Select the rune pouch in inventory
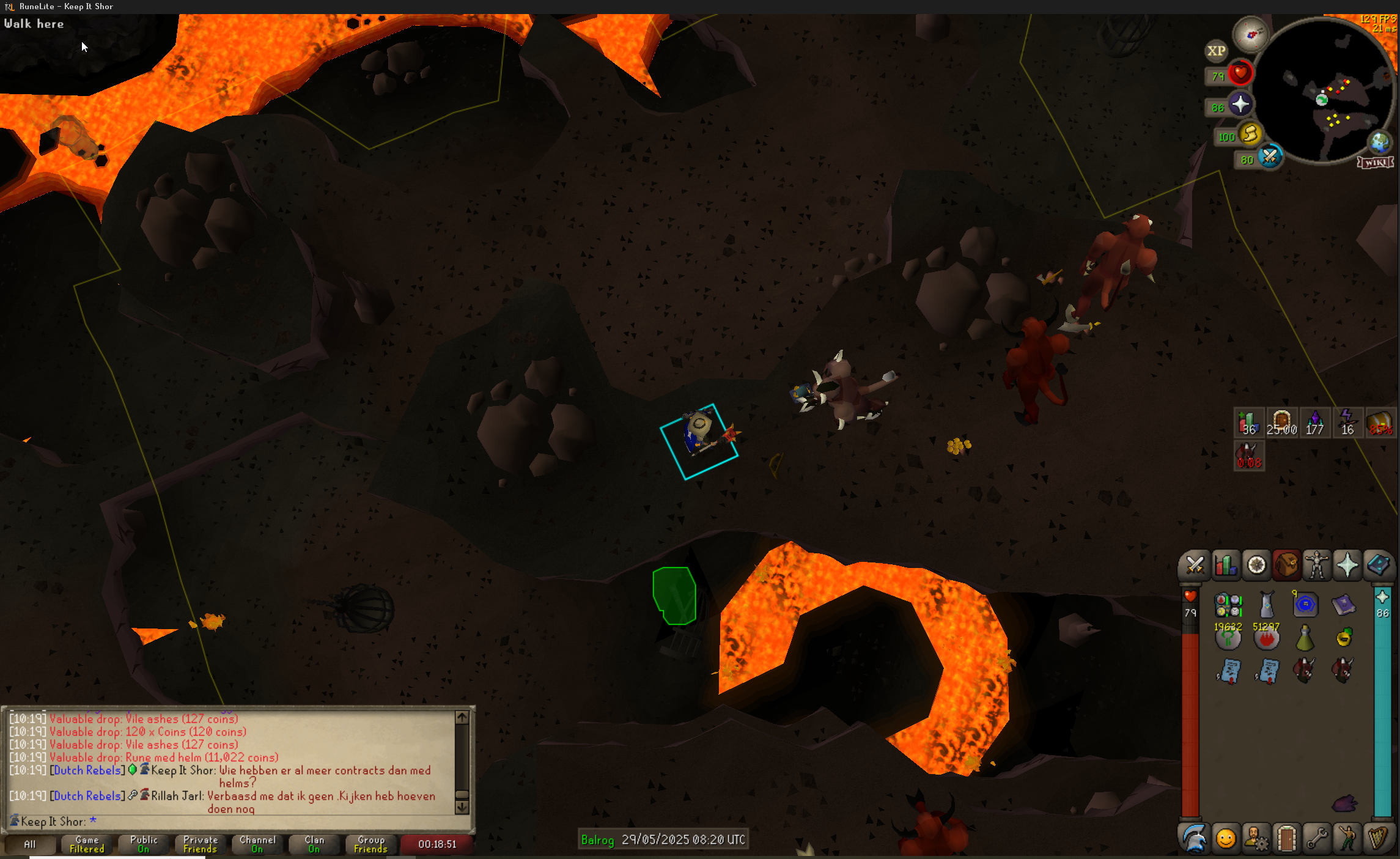Viewport: 1400px width, 859px height. [1228, 605]
